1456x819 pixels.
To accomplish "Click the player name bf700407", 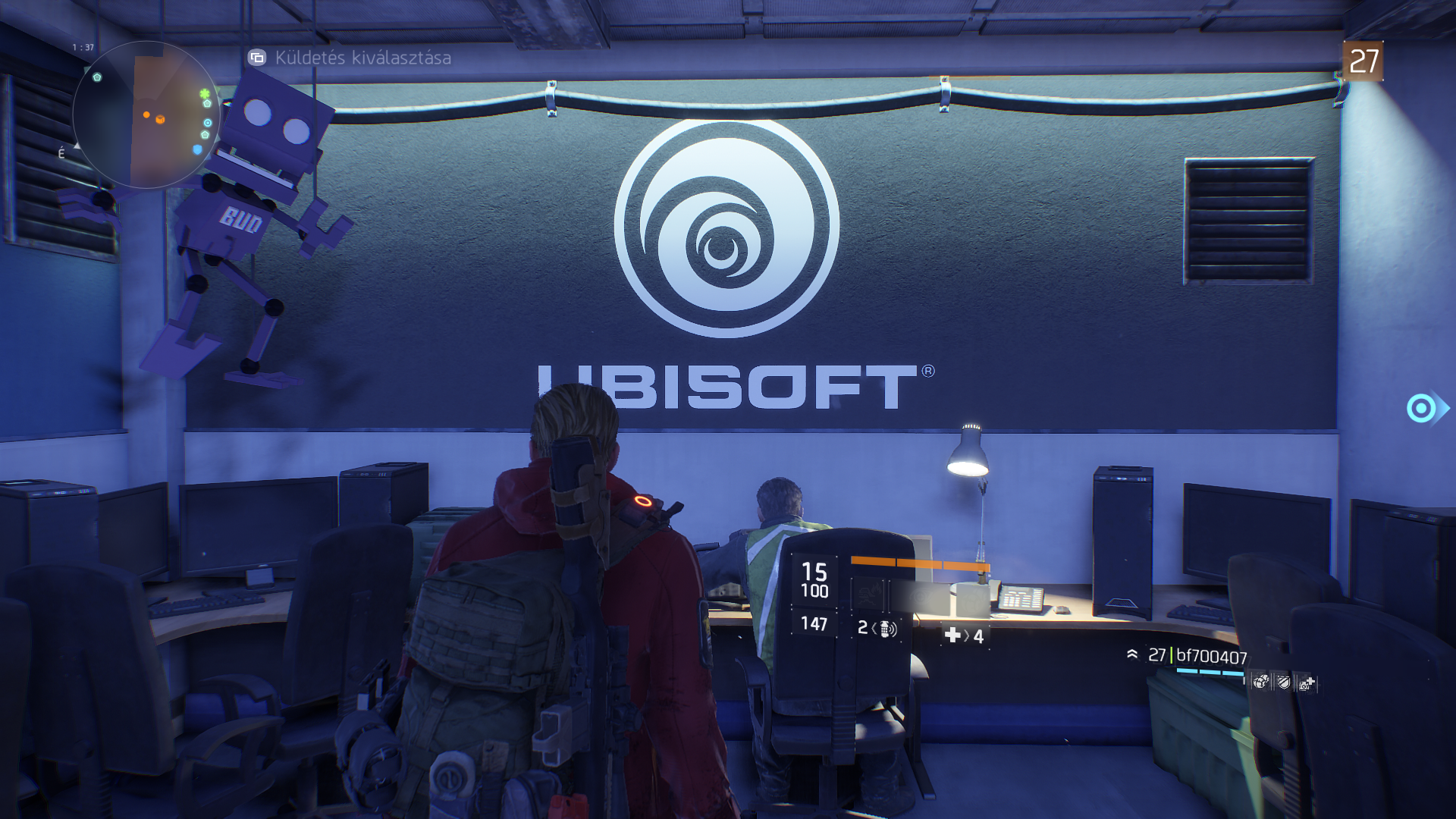I will pos(1211,656).
